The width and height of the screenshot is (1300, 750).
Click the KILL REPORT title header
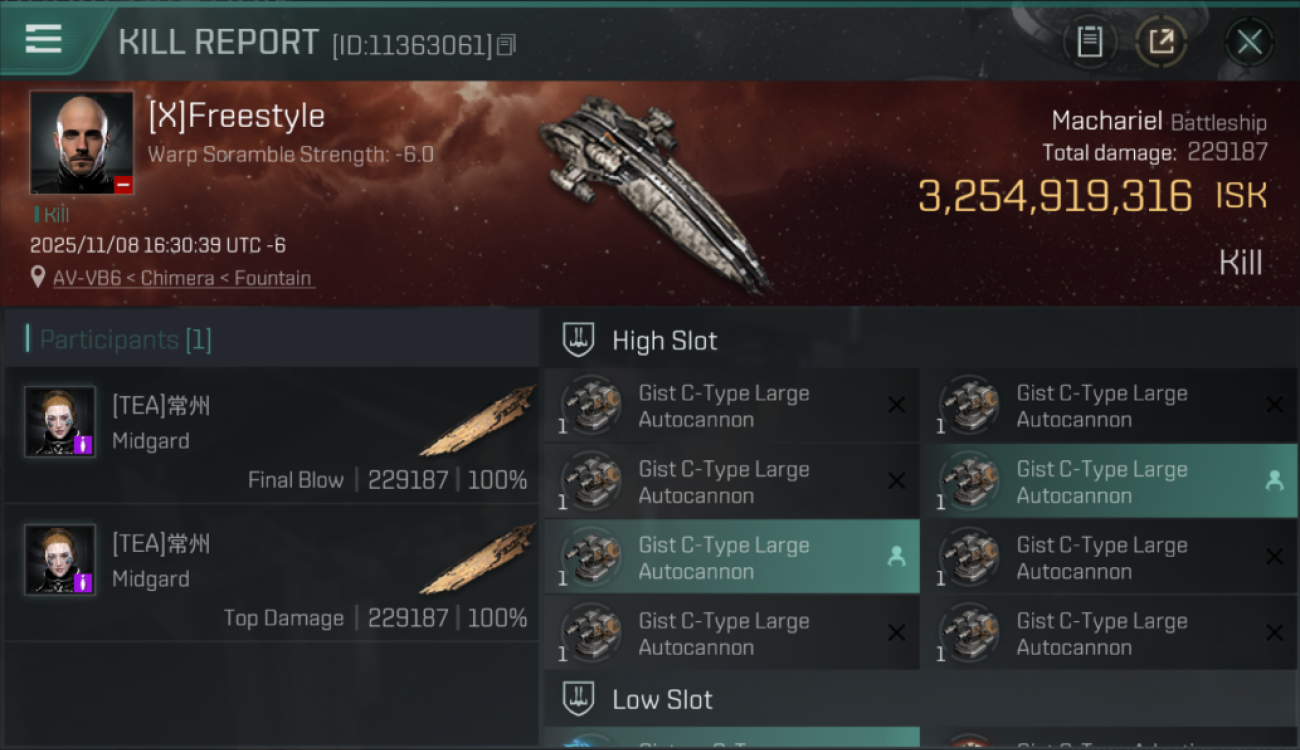(218, 42)
